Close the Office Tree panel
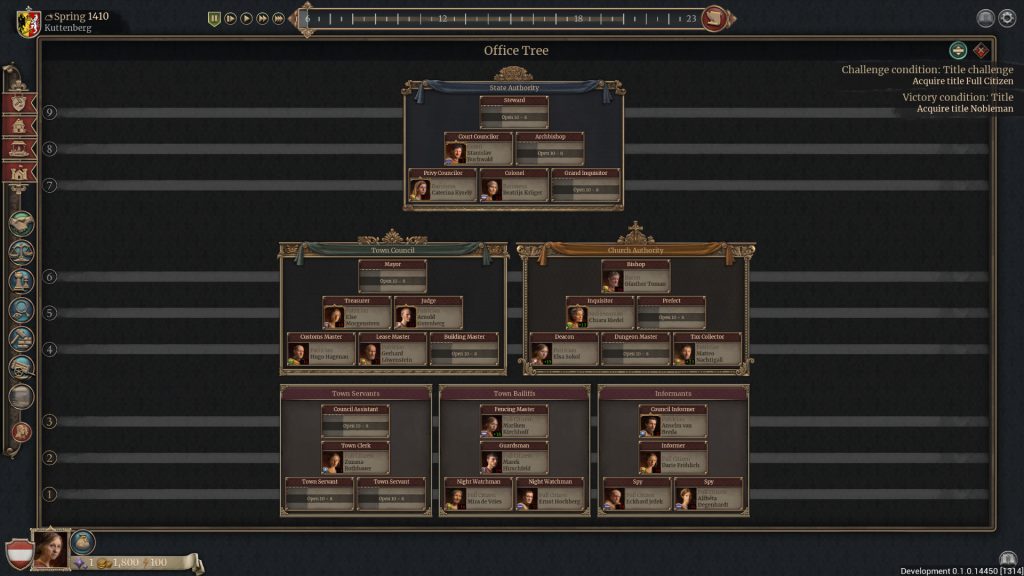Image resolution: width=1024 pixels, height=576 pixels. (981, 51)
